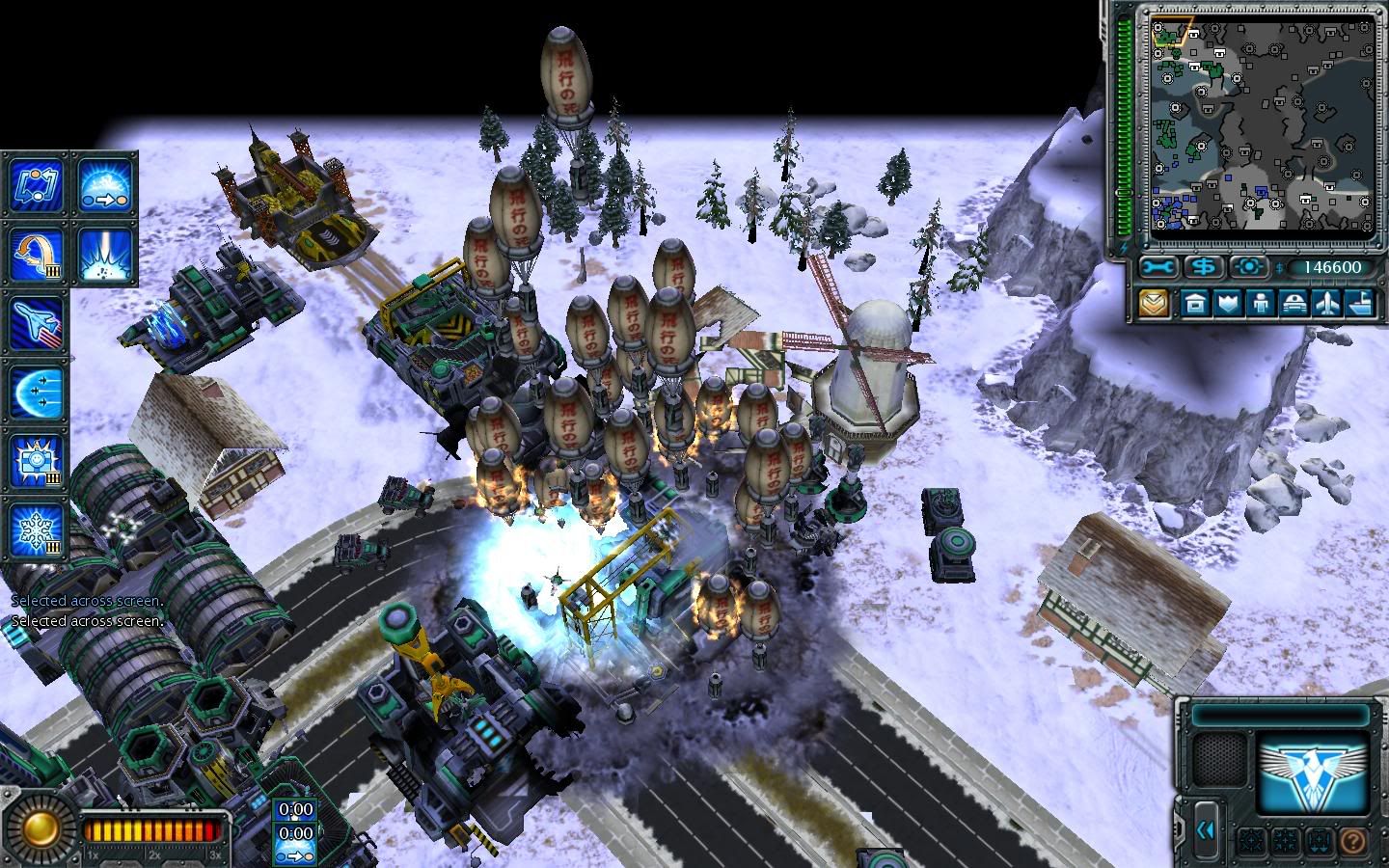The image size is (1389, 868).
Task: Select the Surgical Strike explosion power
Action: (106, 254)
